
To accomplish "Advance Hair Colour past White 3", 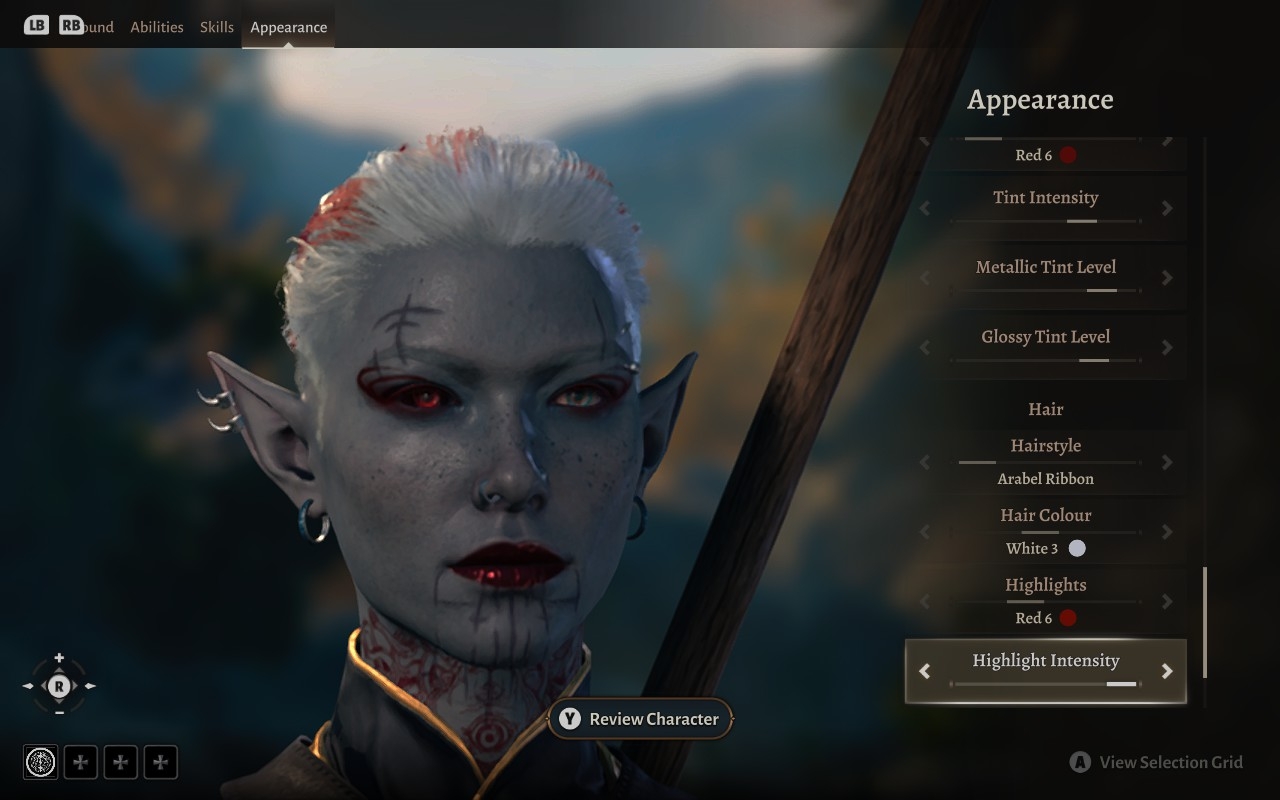I will [1166, 532].
